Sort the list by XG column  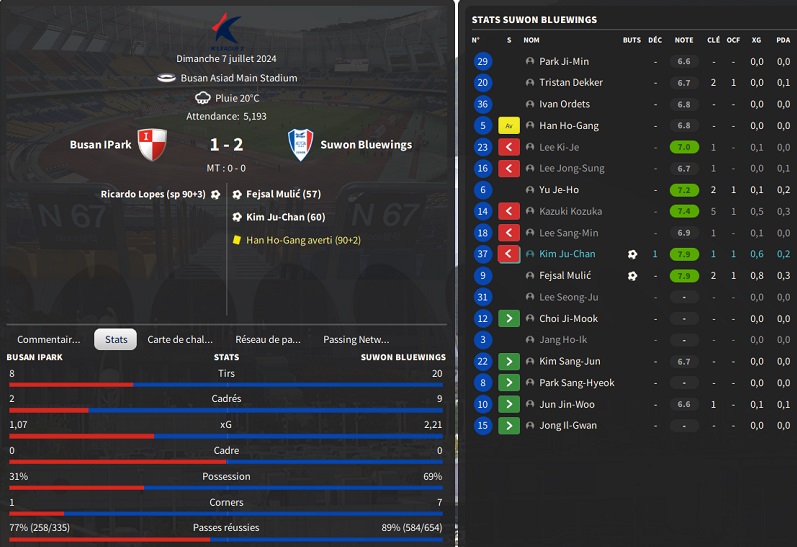(x=756, y=40)
